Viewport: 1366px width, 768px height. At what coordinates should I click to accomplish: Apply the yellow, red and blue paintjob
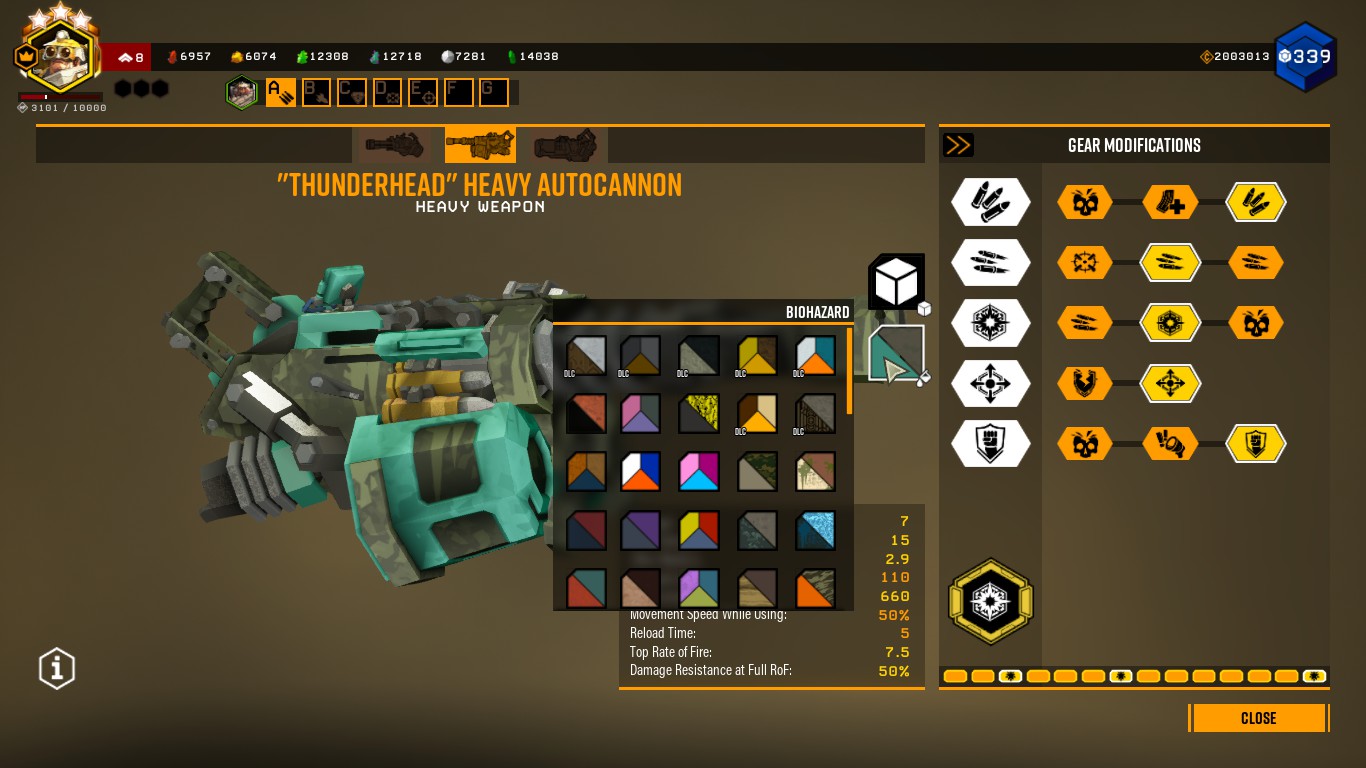pos(699,530)
